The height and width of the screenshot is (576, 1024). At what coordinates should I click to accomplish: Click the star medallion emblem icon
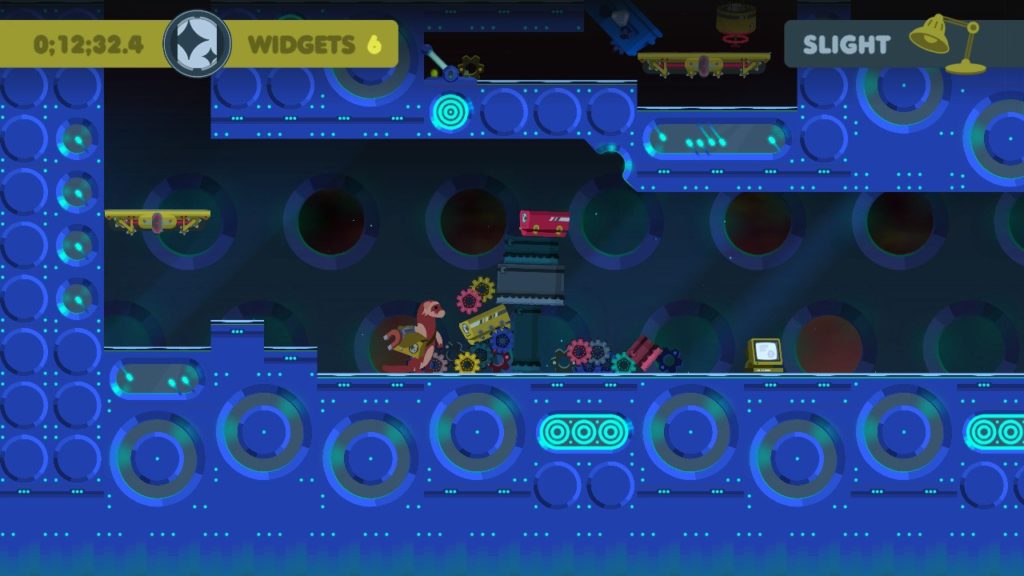(197, 44)
